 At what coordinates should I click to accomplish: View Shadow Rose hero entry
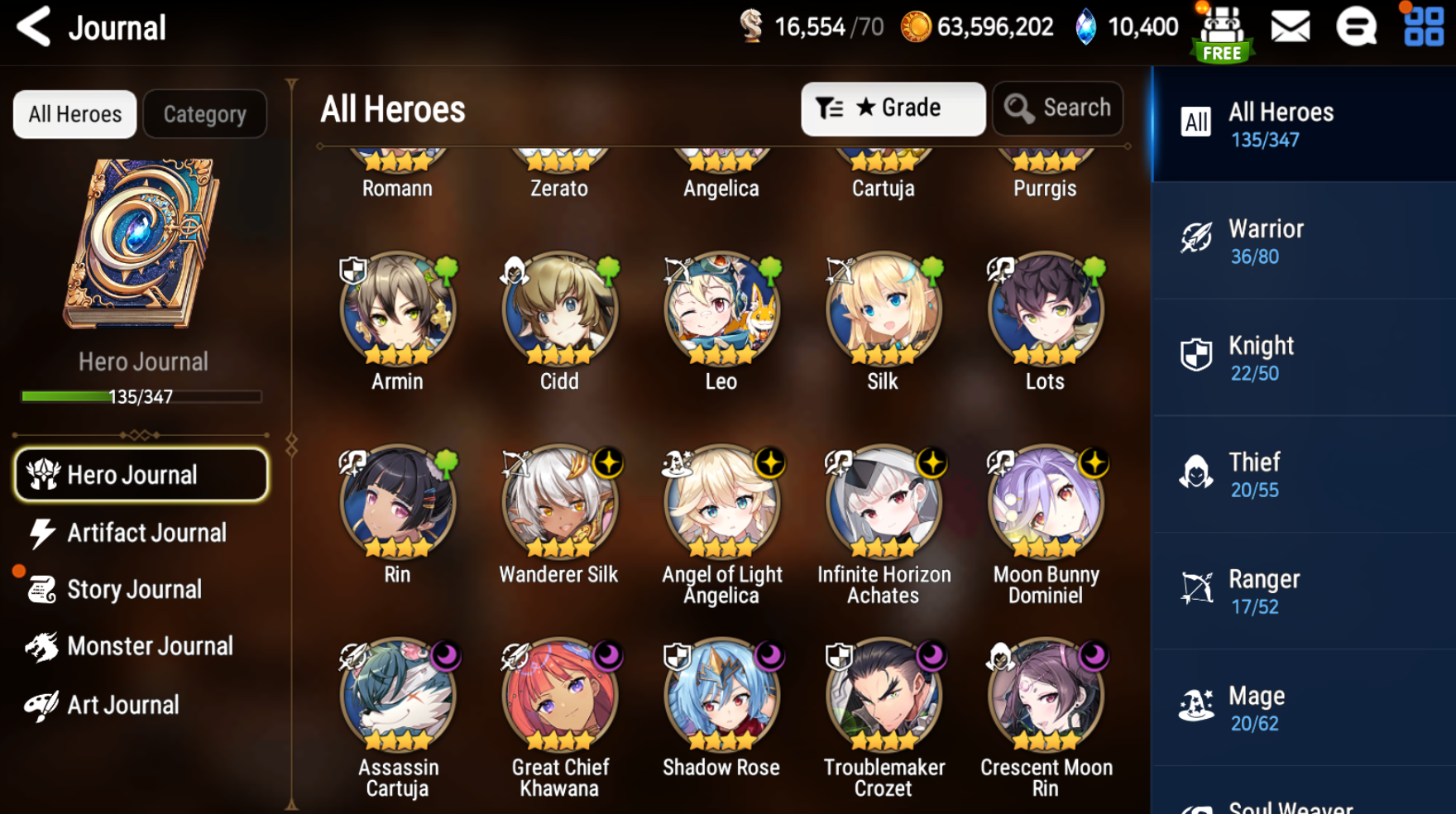pos(721,697)
